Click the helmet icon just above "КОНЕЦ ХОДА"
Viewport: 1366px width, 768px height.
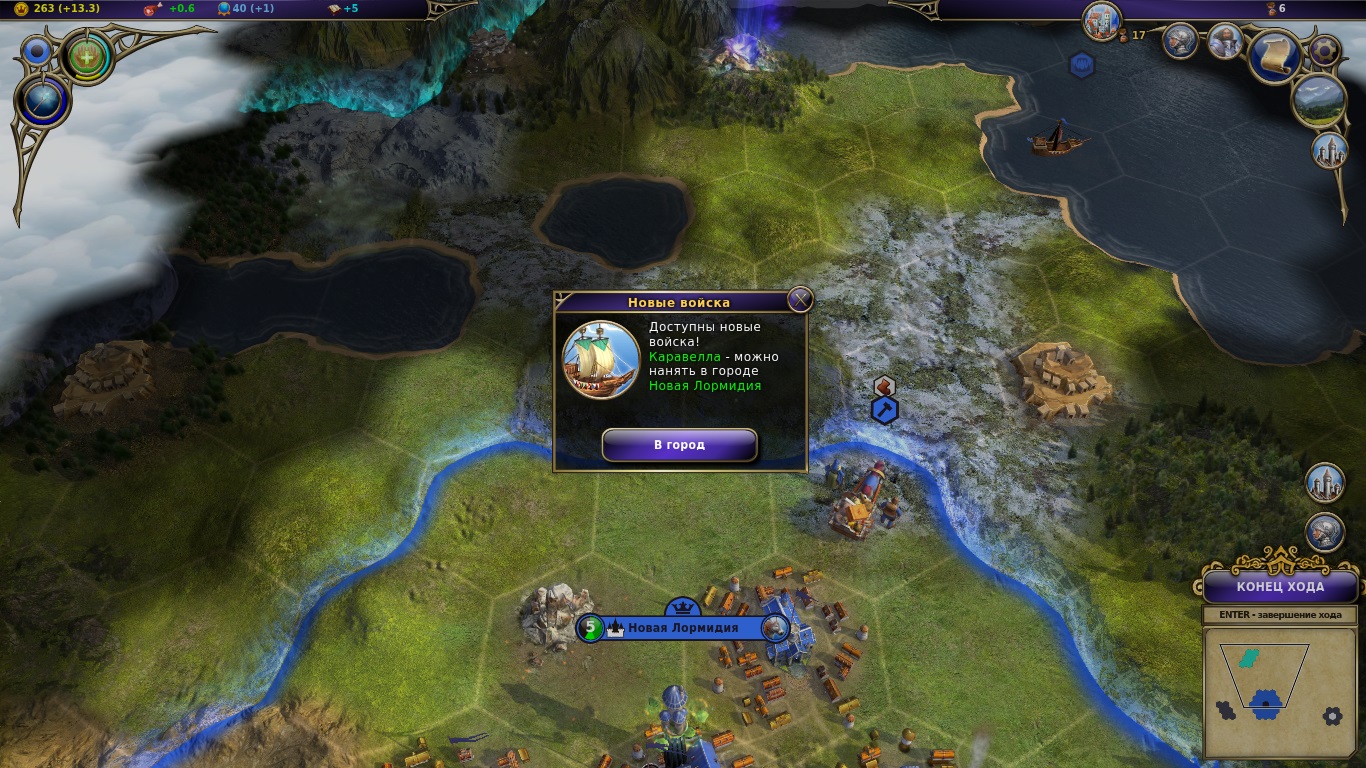coord(1325,532)
